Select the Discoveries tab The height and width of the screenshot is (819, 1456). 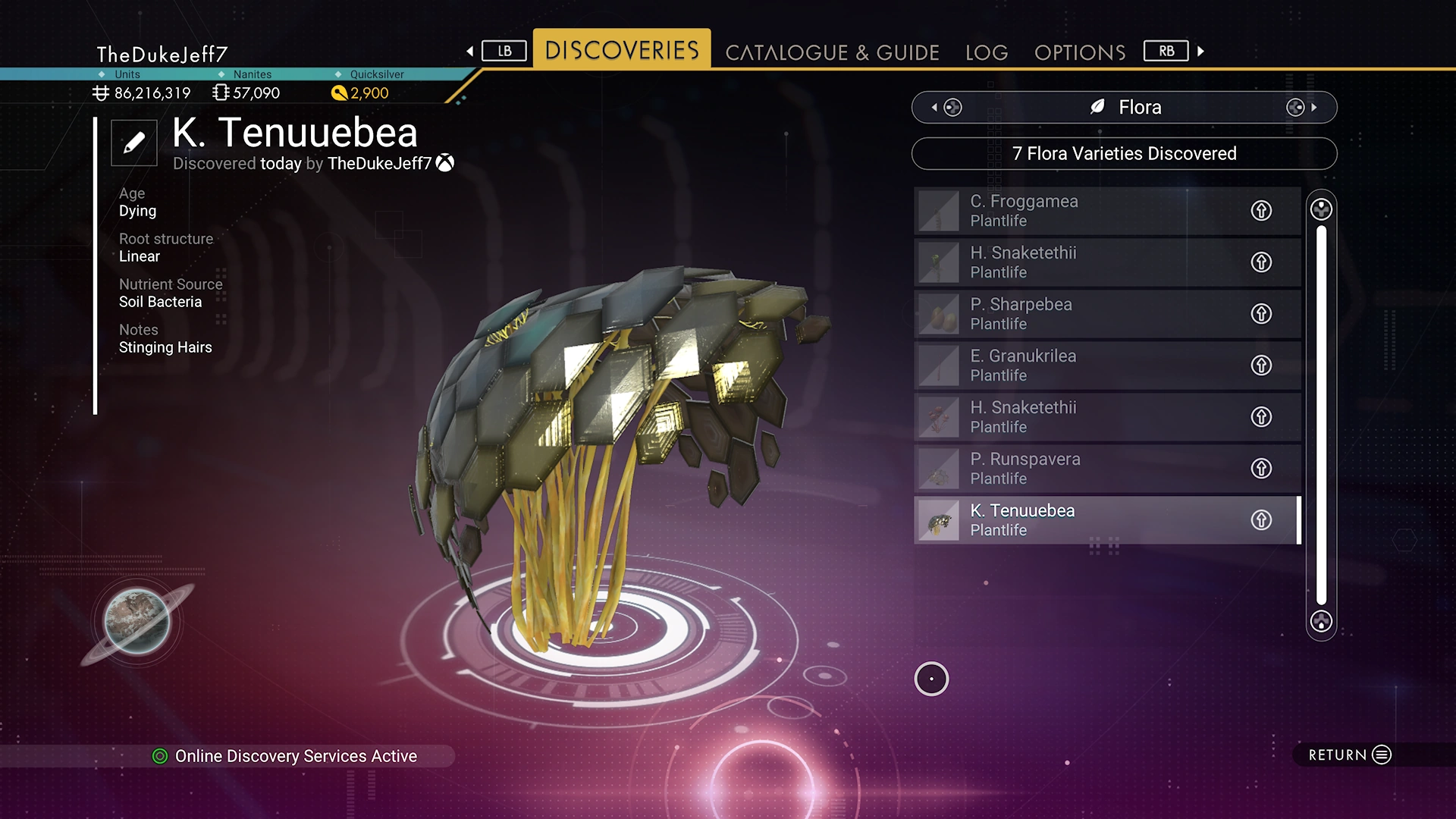(x=622, y=50)
